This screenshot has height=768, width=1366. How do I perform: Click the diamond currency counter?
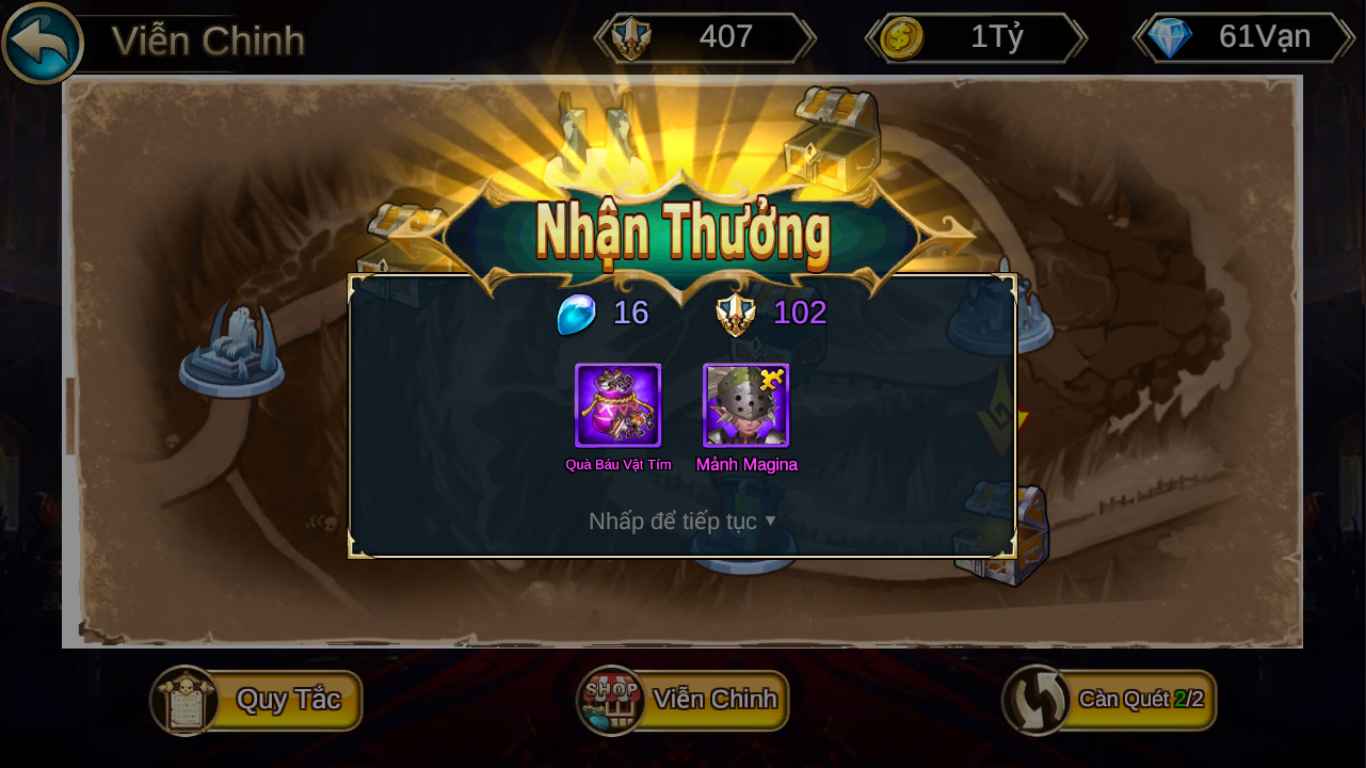pos(1243,38)
